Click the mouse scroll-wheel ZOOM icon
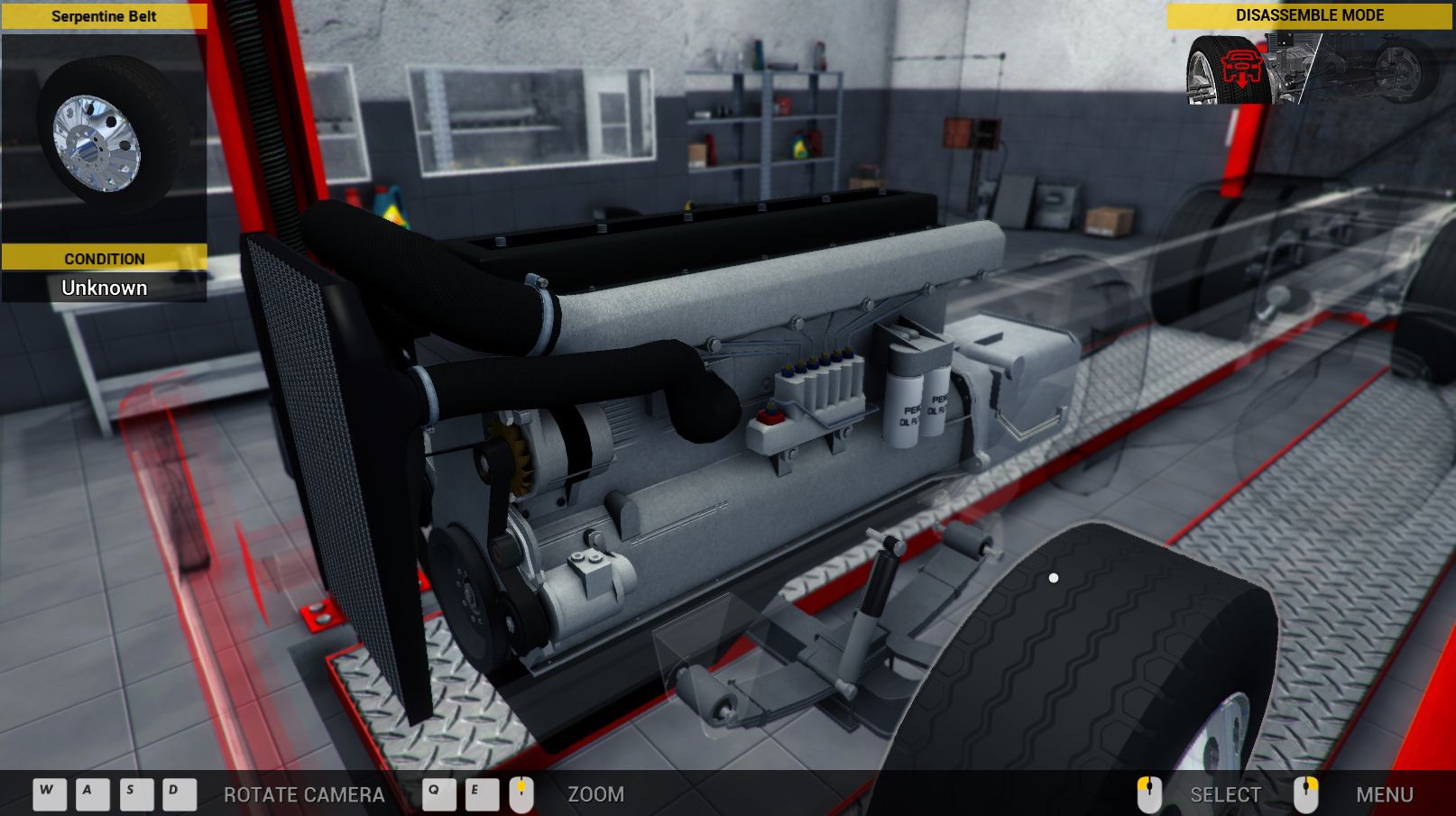1456x816 pixels. (521, 794)
